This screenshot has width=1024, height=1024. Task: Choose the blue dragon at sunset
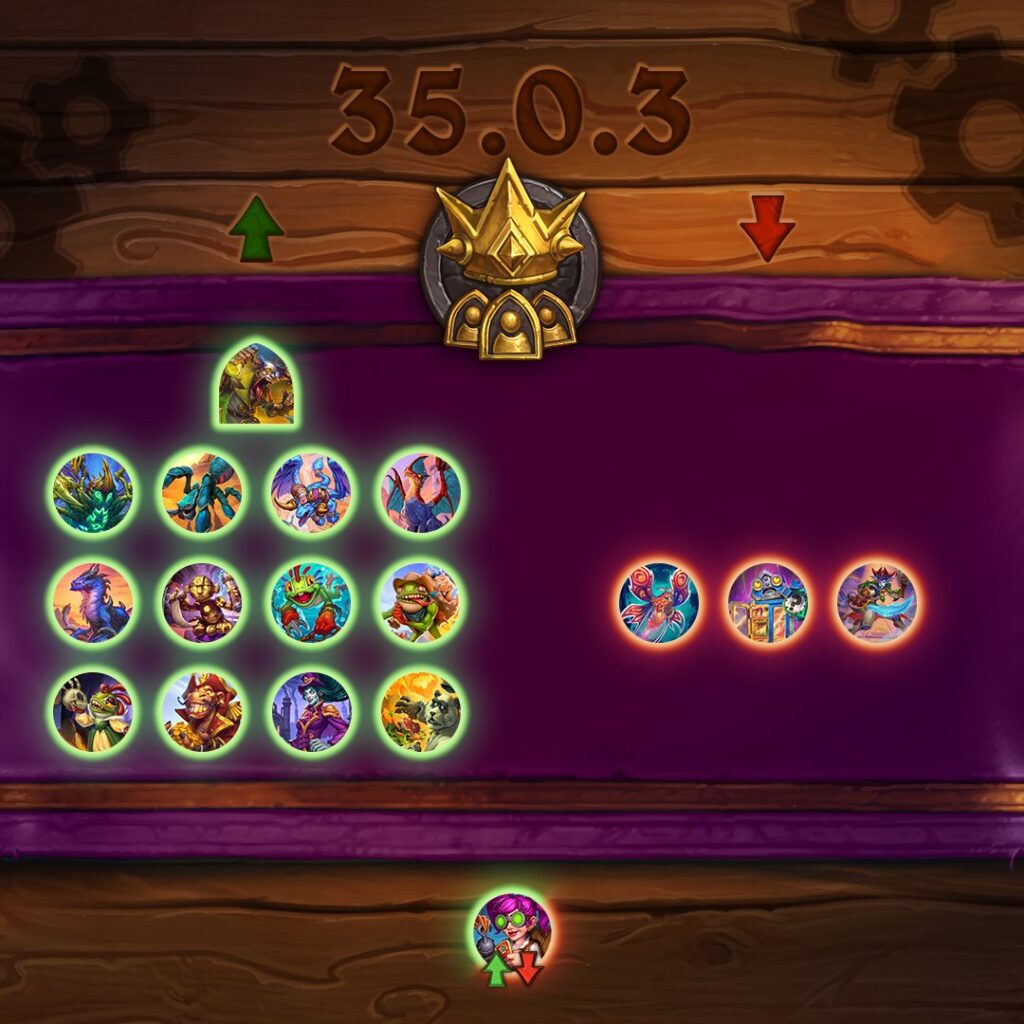(x=93, y=602)
